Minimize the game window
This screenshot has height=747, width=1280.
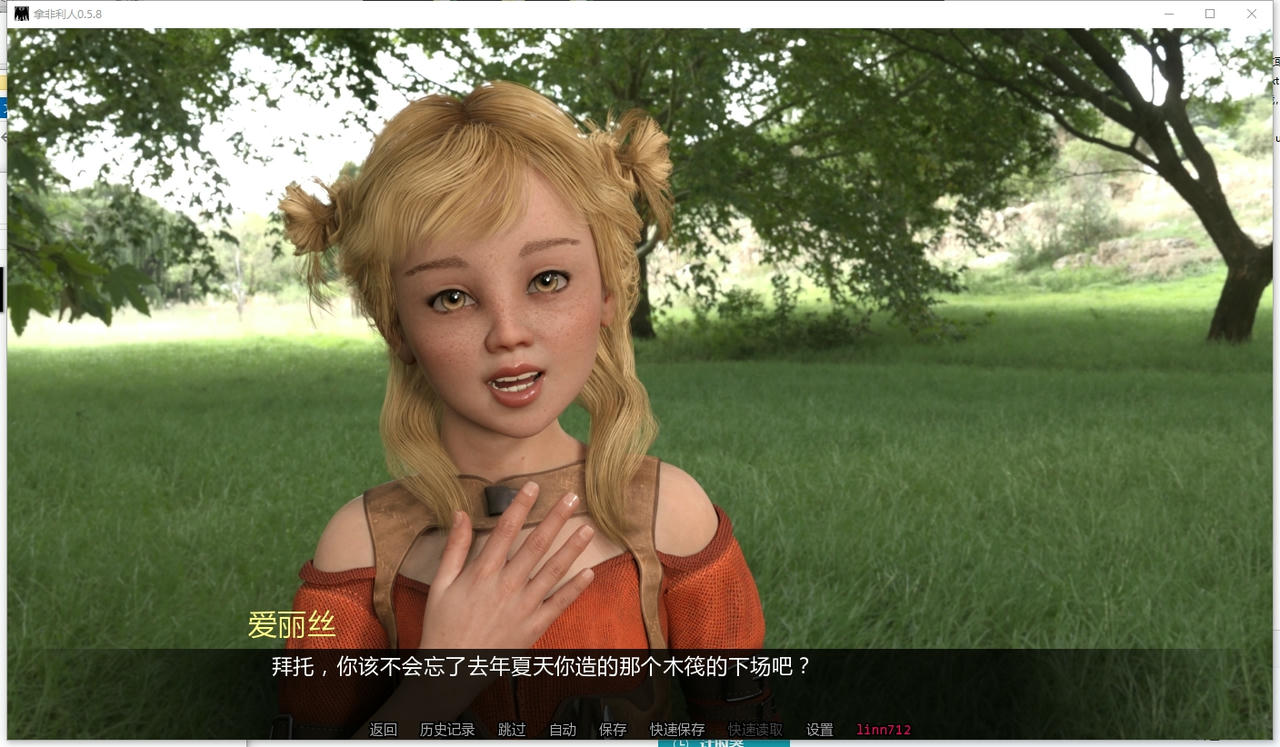point(1167,14)
